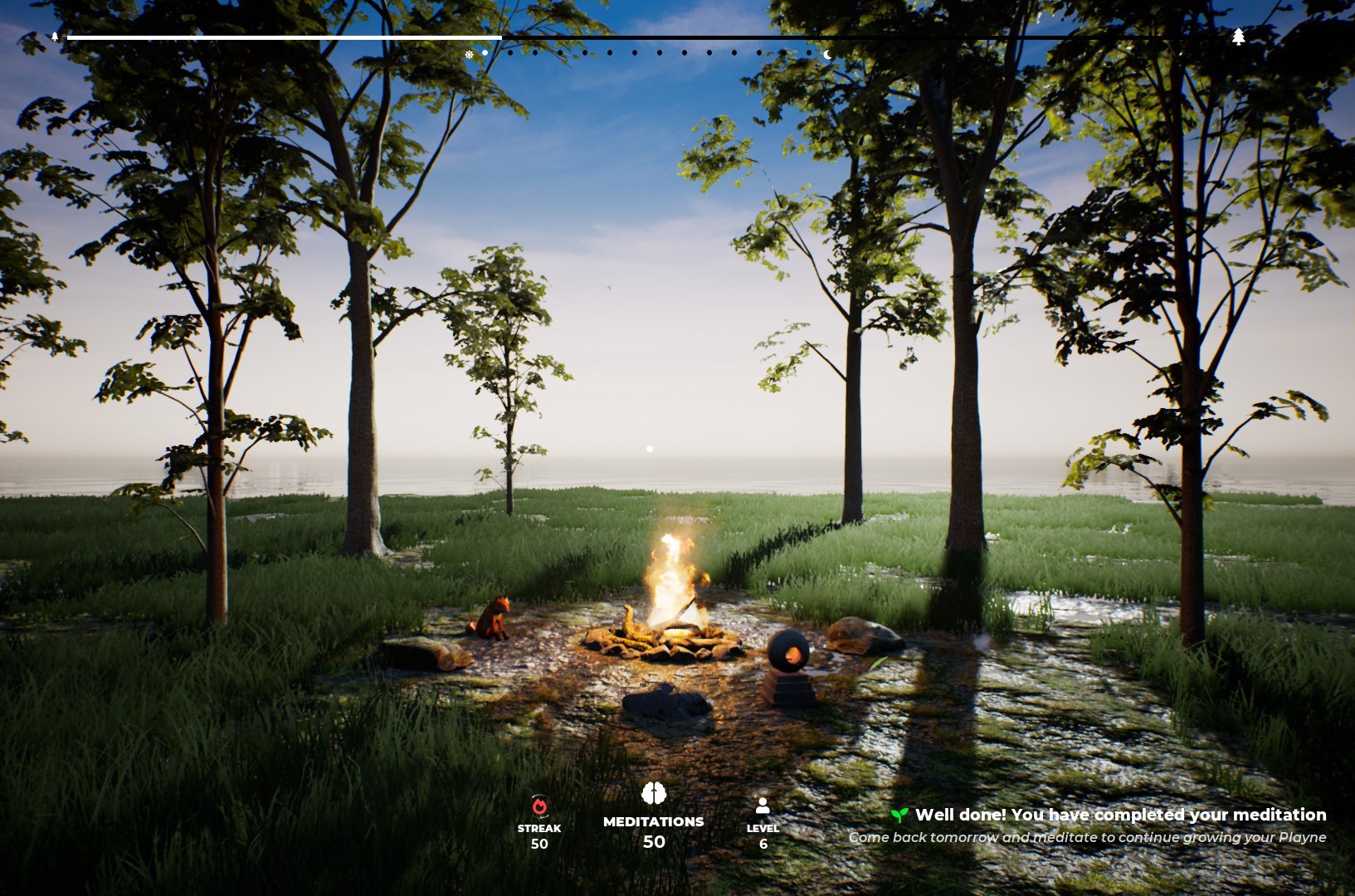
Task: Click the small sapling icon starting the growth bar
Action: click(55, 37)
